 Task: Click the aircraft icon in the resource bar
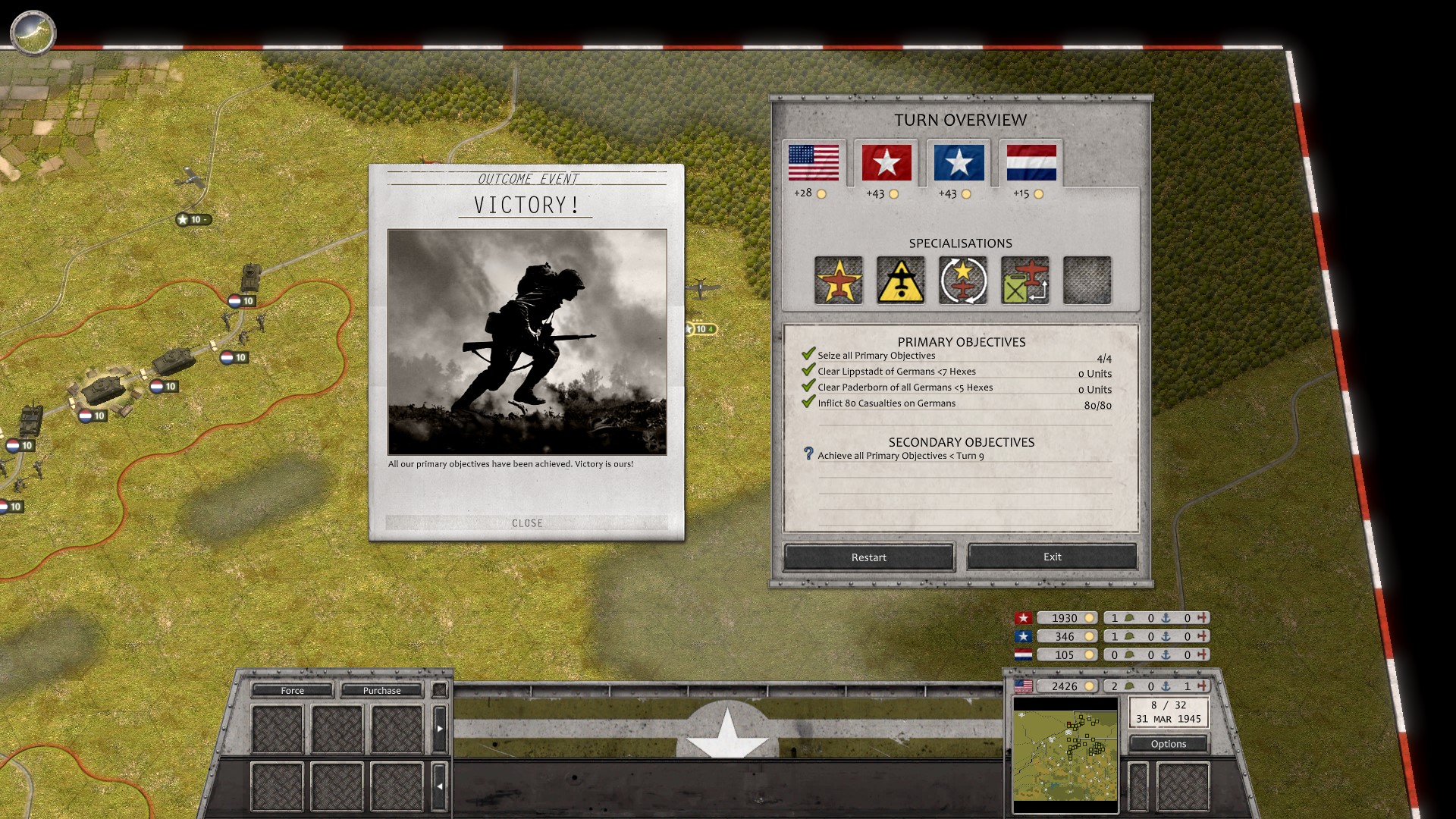pos(1203,686)
